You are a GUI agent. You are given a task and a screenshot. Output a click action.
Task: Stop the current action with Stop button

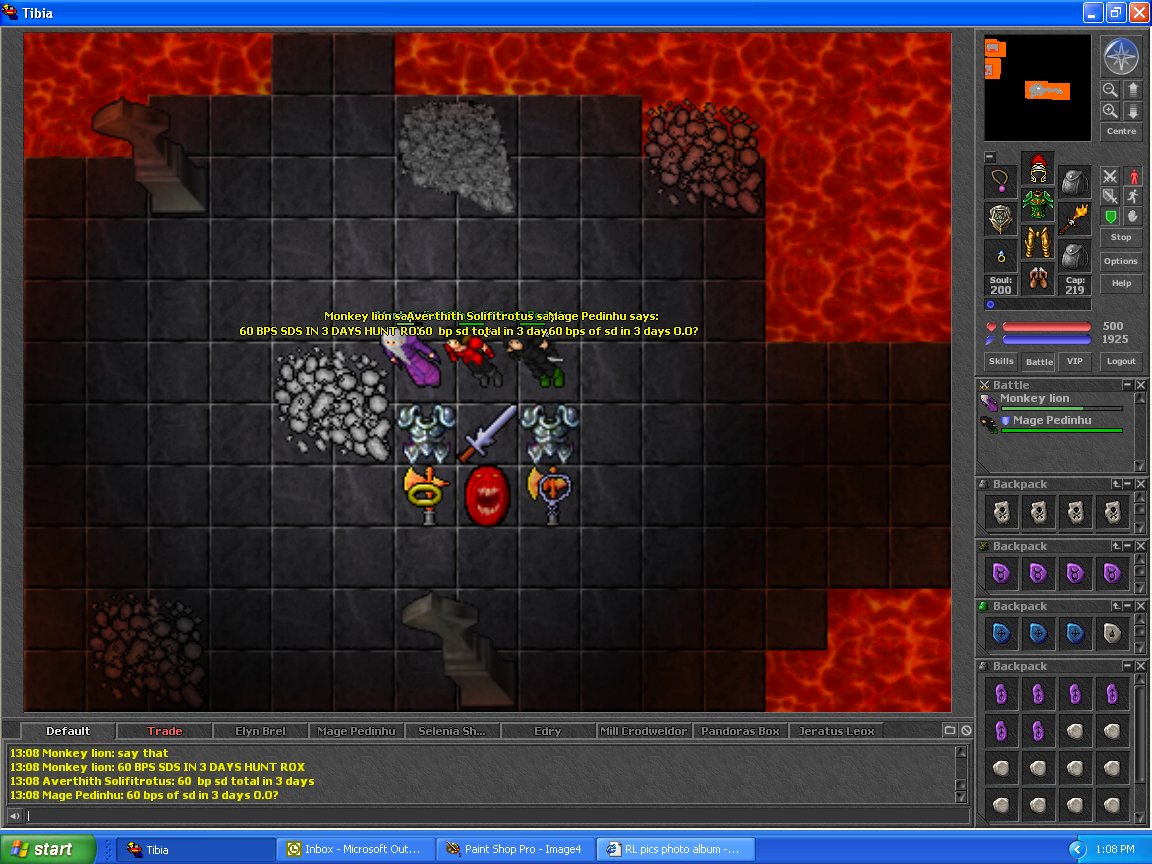coord(1121,237)
